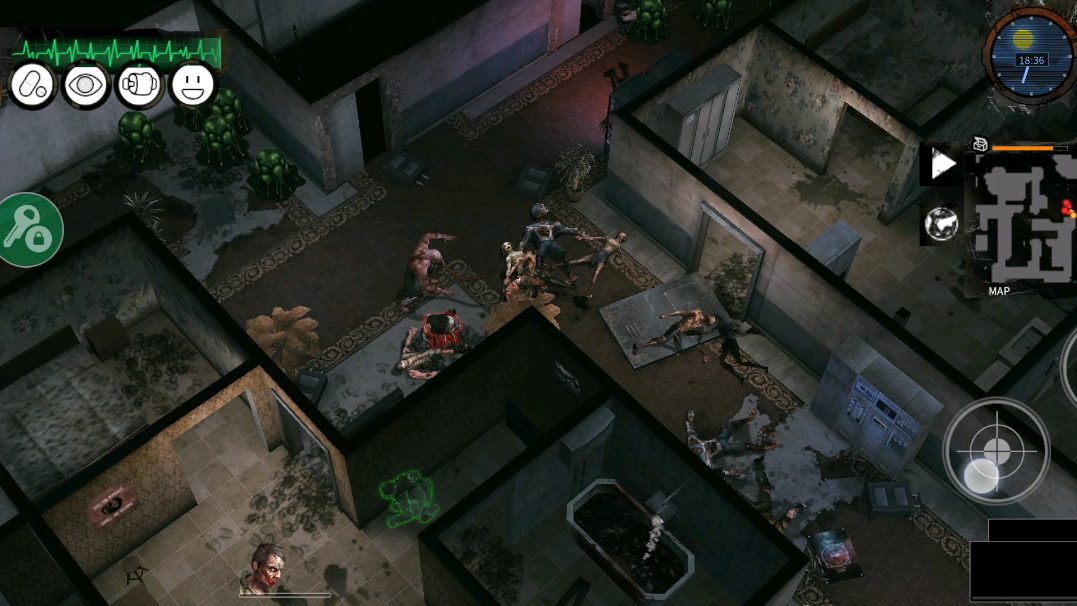Viewport: 1077px width, 606px height.
Task: Select the eye vision icon
Action: pyautogui.click(x=86, y=85)
